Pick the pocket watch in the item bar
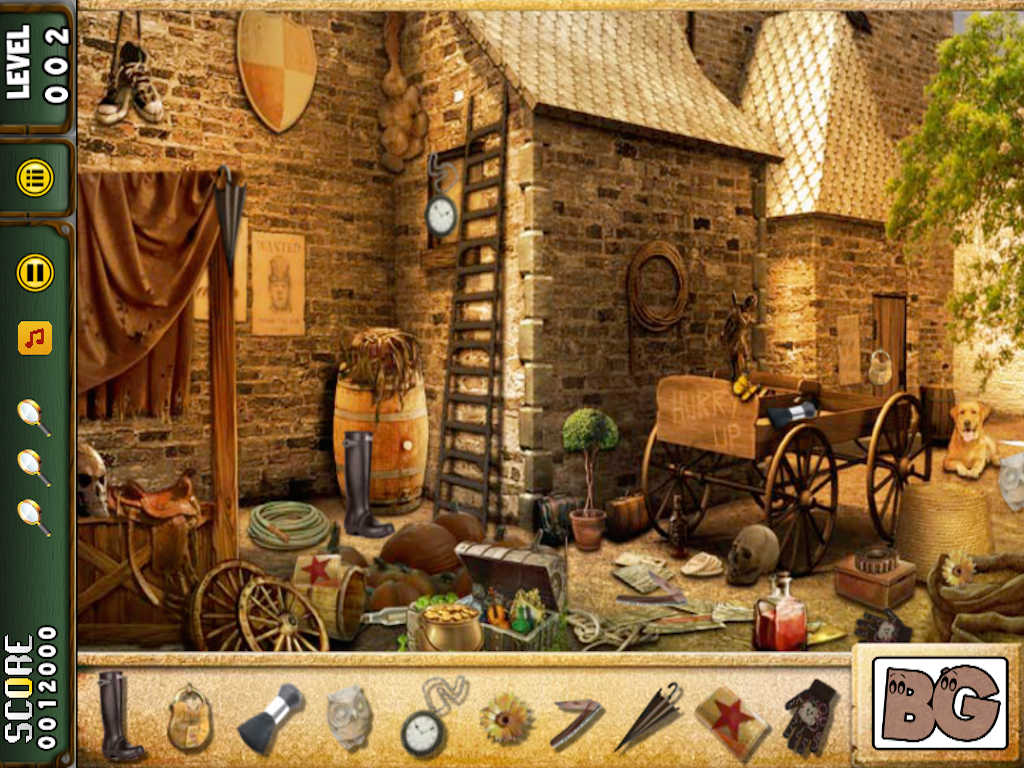 click(x=426, y=722)
